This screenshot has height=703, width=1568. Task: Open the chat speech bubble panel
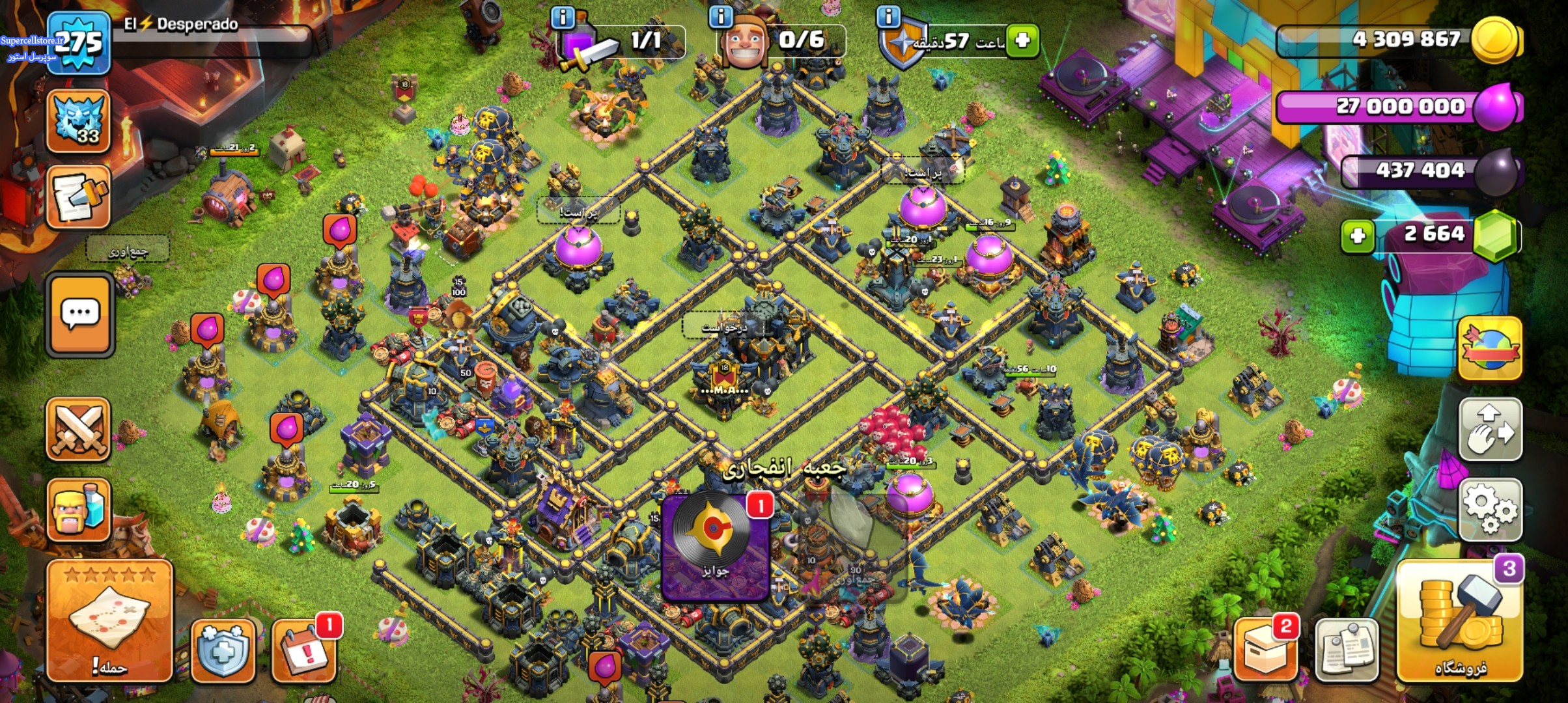[79, 314]
